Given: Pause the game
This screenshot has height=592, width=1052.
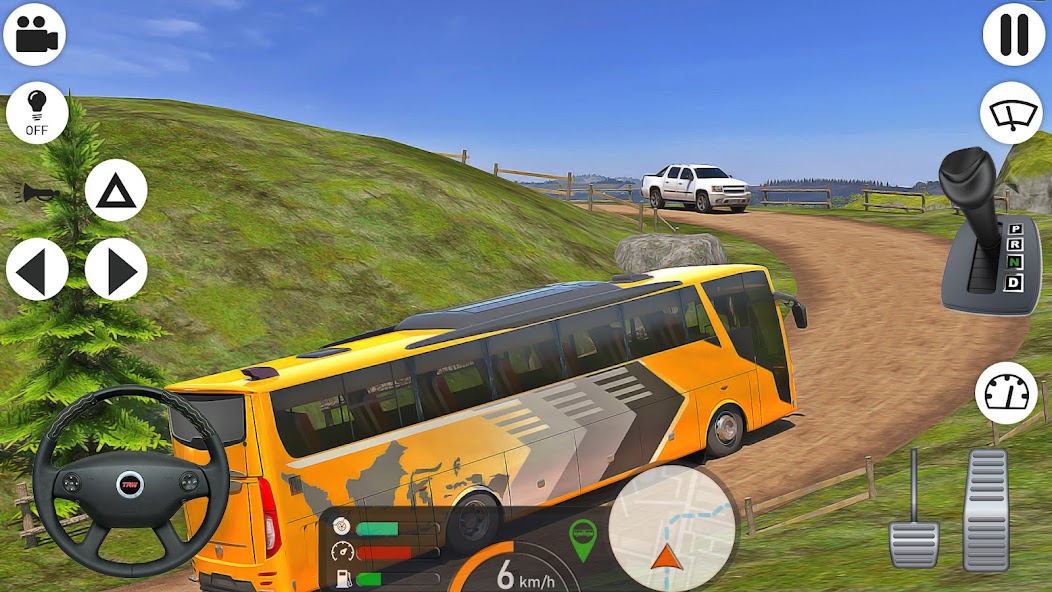Looking at the screenshot, I should click(1014, 34).
